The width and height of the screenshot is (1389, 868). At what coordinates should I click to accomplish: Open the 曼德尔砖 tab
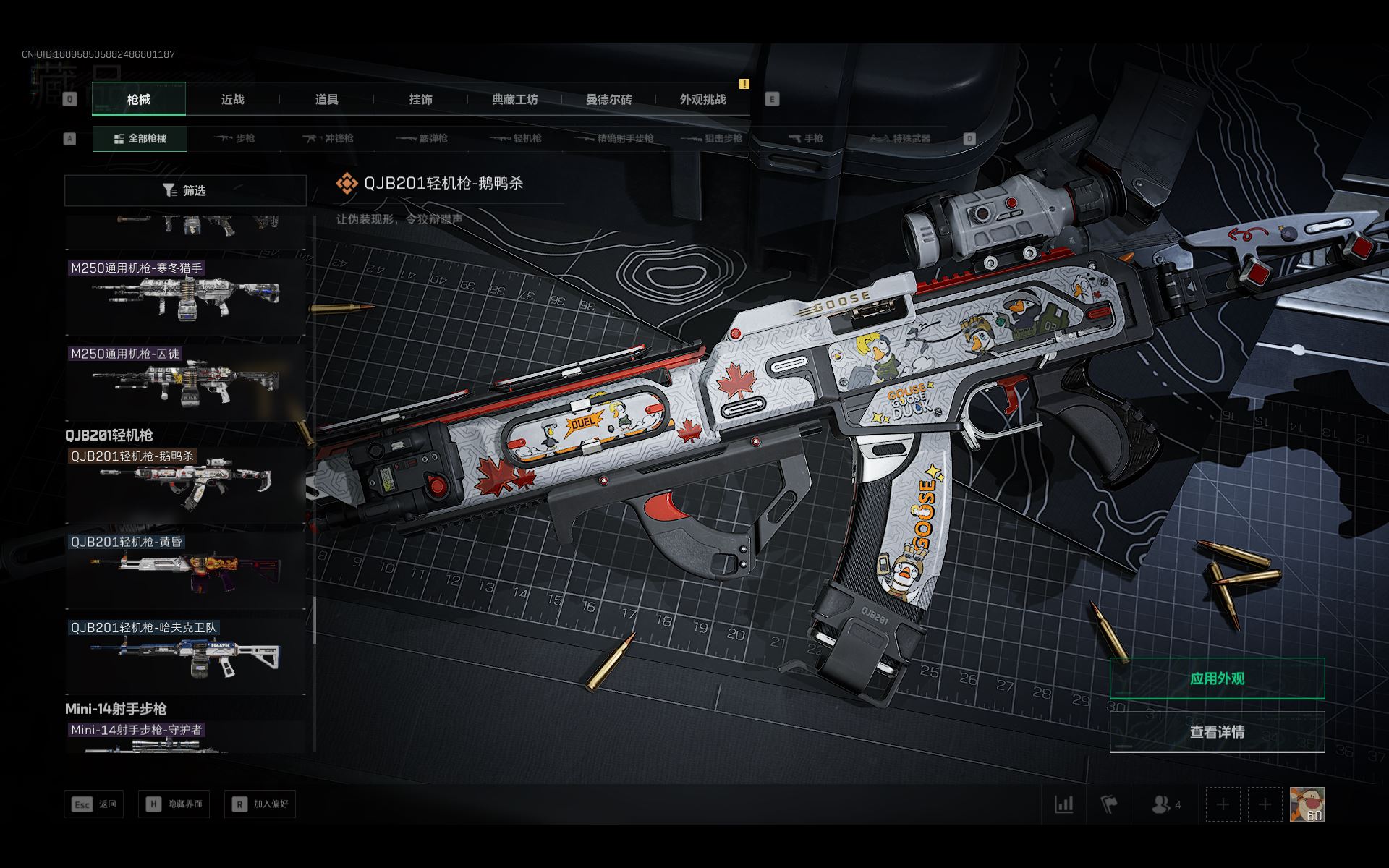[x=608, y=99]
